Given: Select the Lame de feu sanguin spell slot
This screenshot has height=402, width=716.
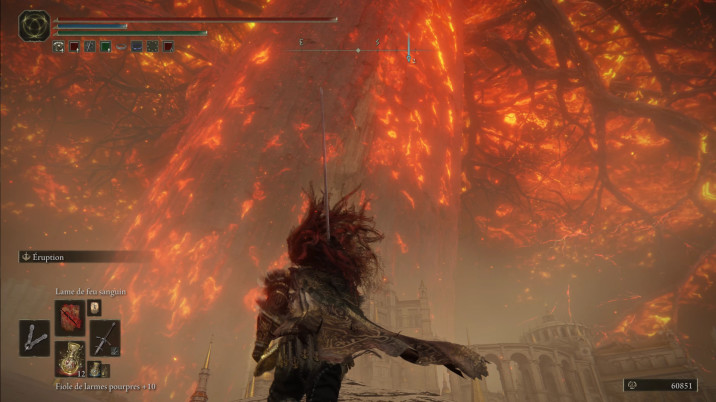Looking at the screenshot, I should pos(69,316).
